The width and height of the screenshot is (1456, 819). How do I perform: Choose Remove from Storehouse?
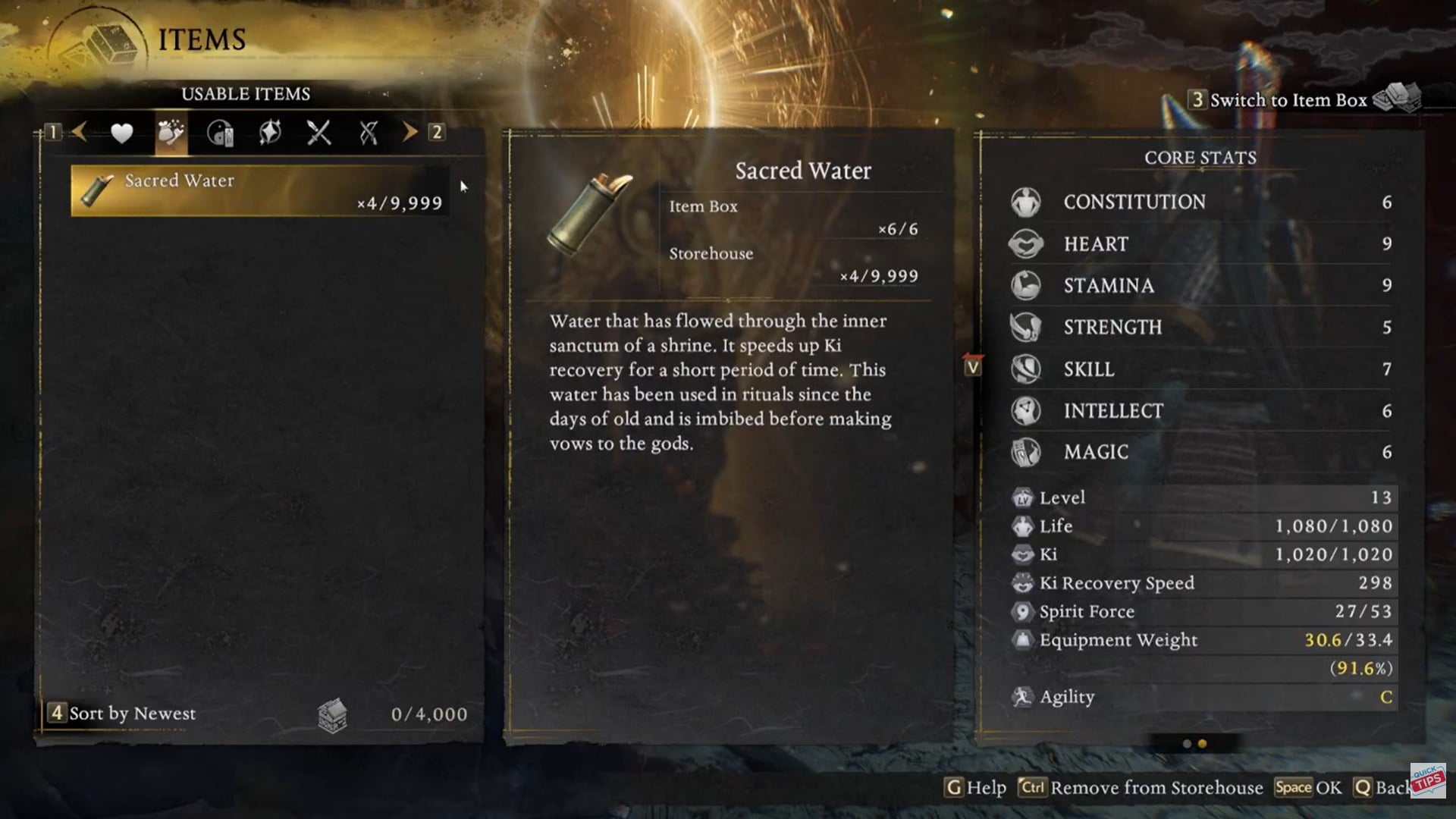click(1142, 788)
